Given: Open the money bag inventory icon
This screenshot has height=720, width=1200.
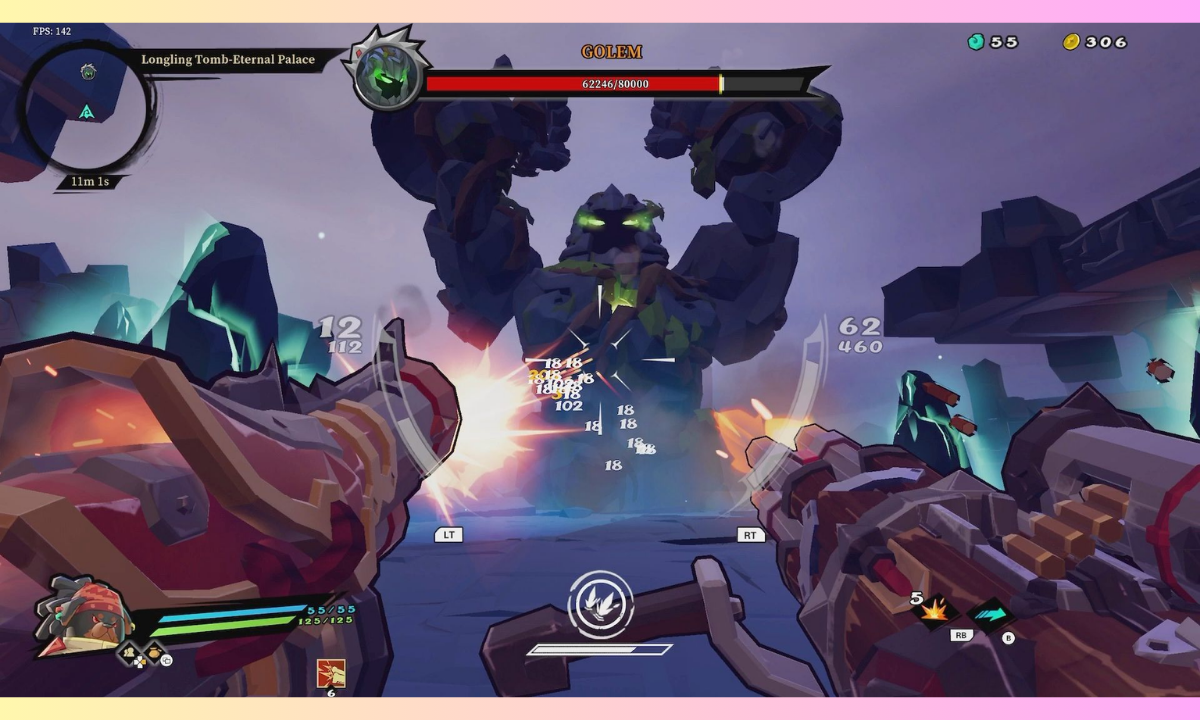Looking at the screenshot, I should pyautogui.click(x=153, y=655).
